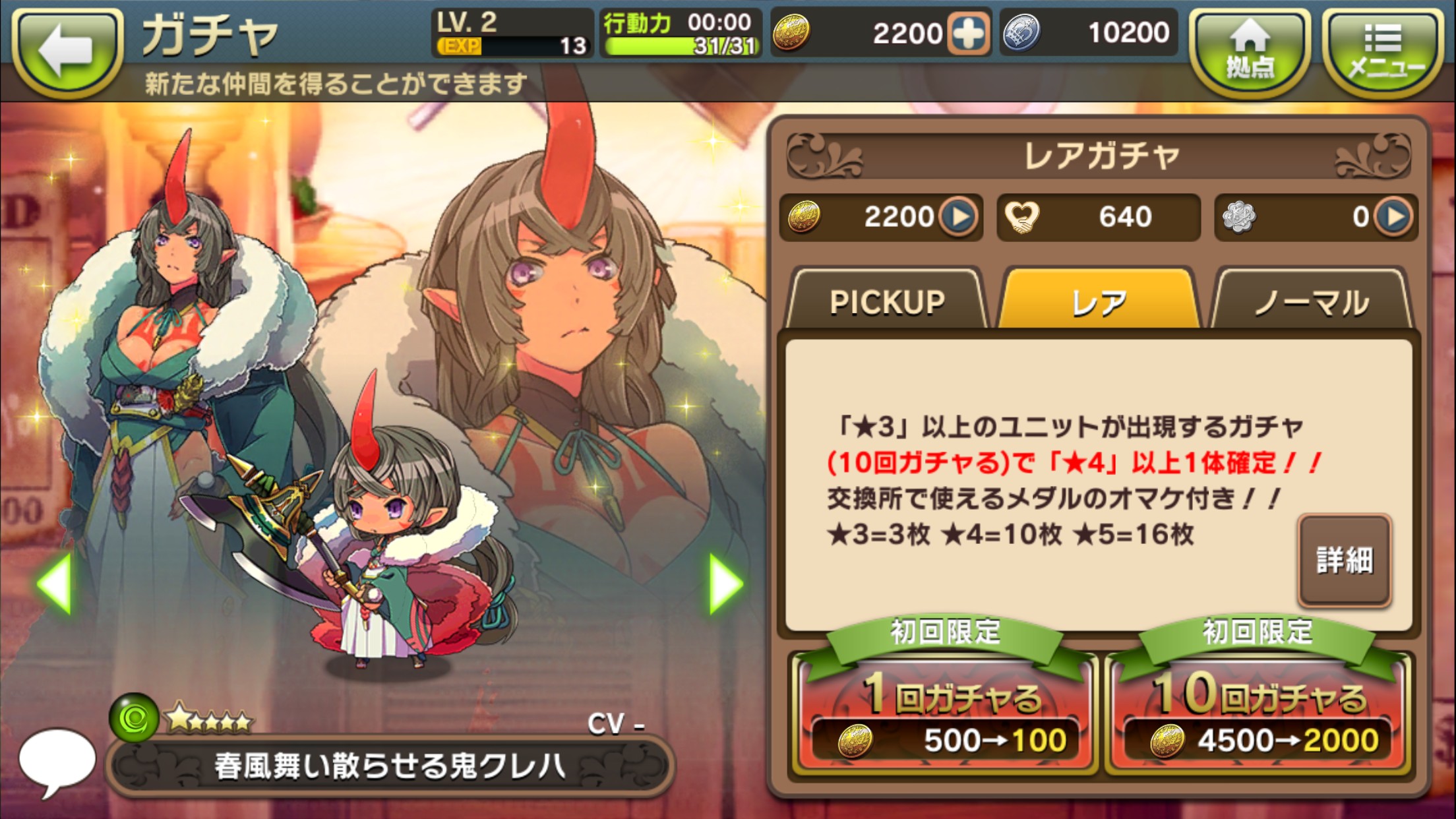Add gold coins with the plus button

click(968, 33)
